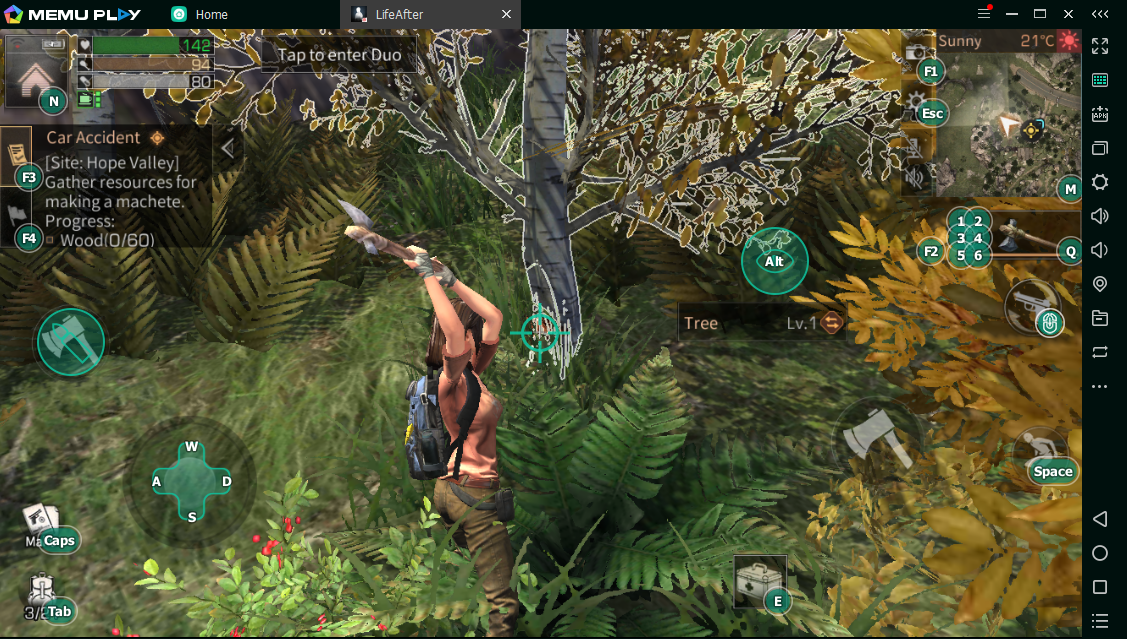The height and width of the screenshot is (639, 1127).
Task: Open the camera screenshot mode
Action: click(x=915, y=53)
